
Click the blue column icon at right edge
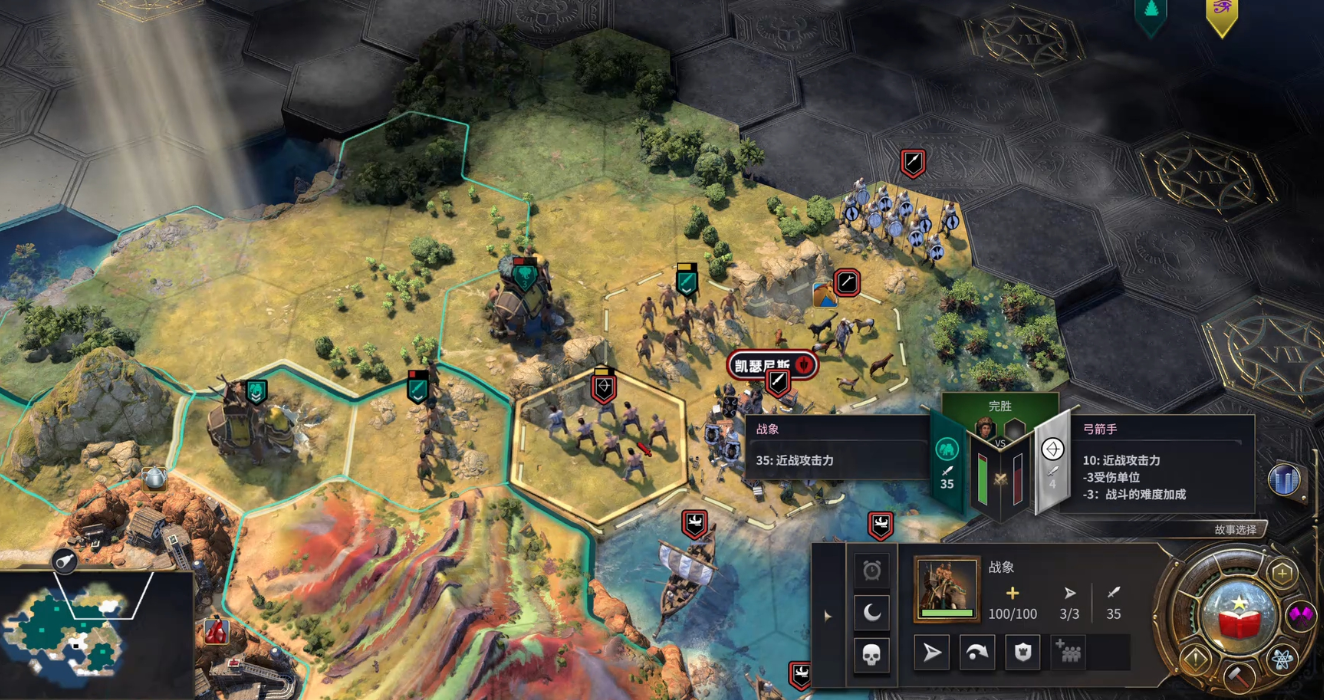pos(1284,480)
